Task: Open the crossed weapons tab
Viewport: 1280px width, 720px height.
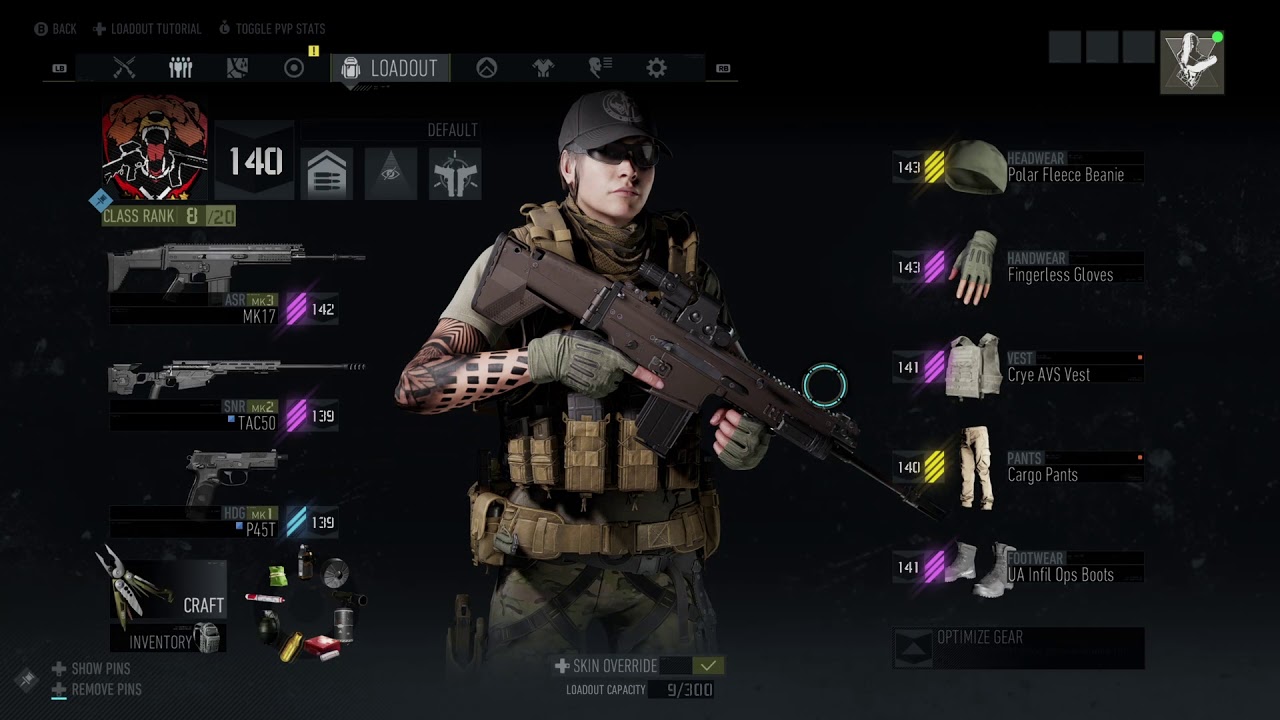Action: pos(124,68)
